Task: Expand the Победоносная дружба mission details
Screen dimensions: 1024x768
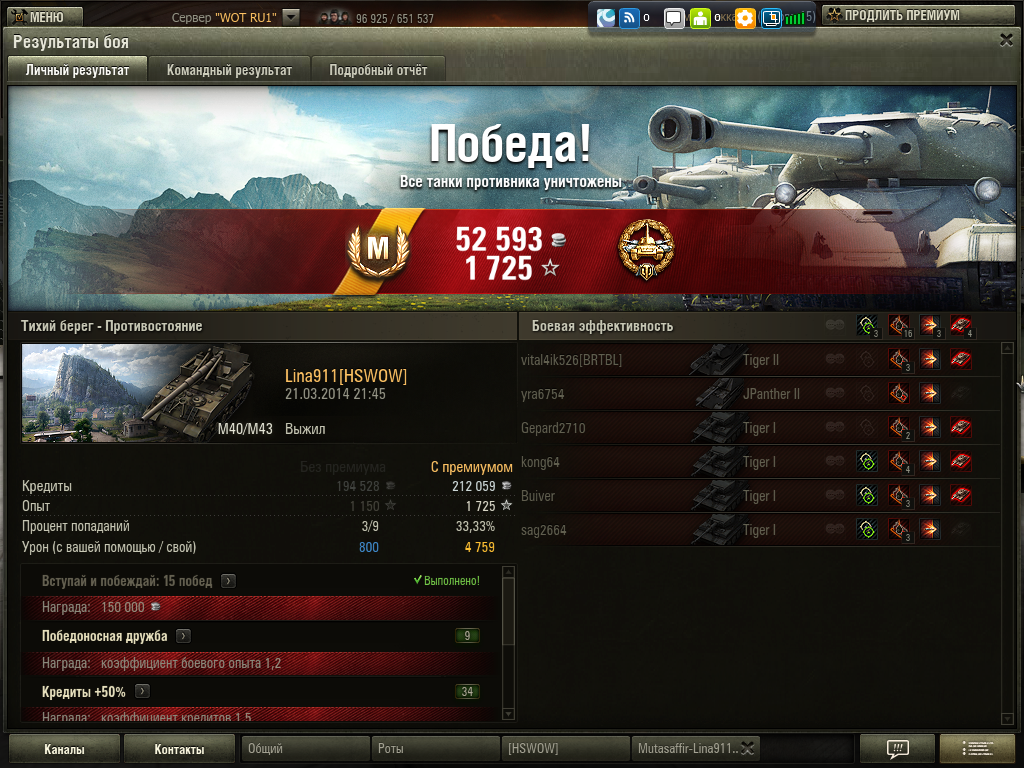Action: [183, 636]
